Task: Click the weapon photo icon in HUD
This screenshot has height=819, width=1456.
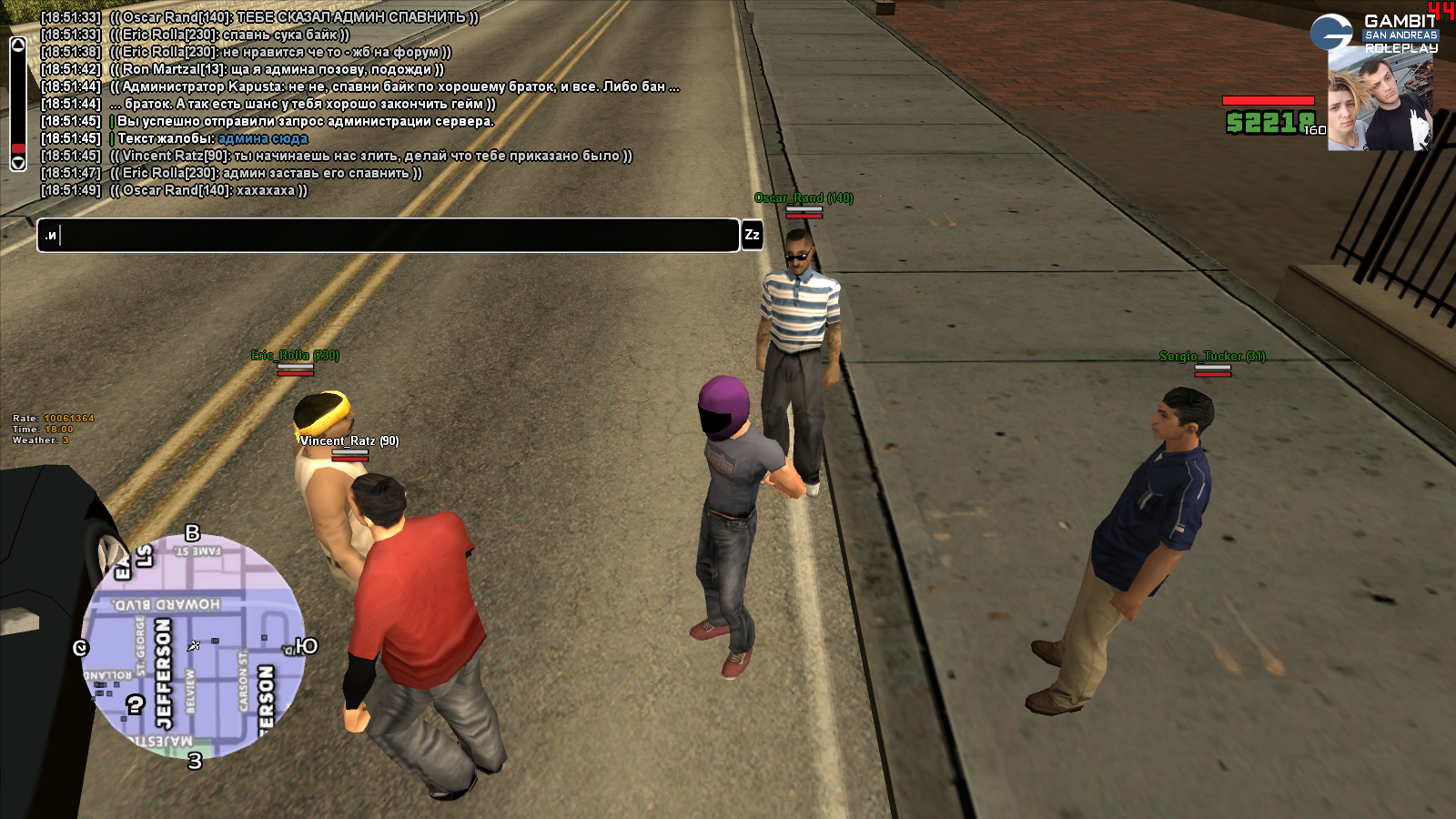Action: click(1380, 105)
